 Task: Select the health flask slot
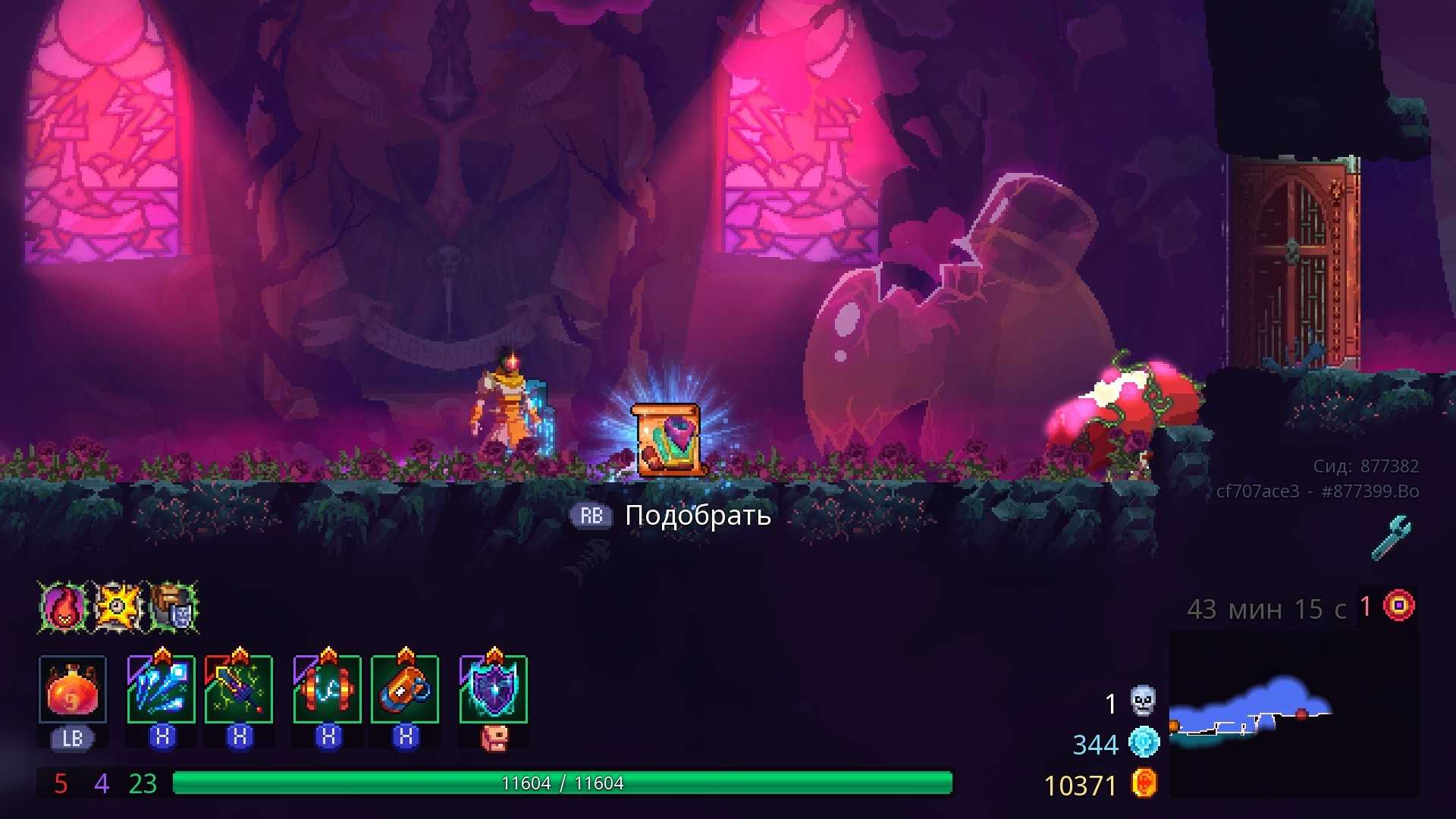click(73, 689)
